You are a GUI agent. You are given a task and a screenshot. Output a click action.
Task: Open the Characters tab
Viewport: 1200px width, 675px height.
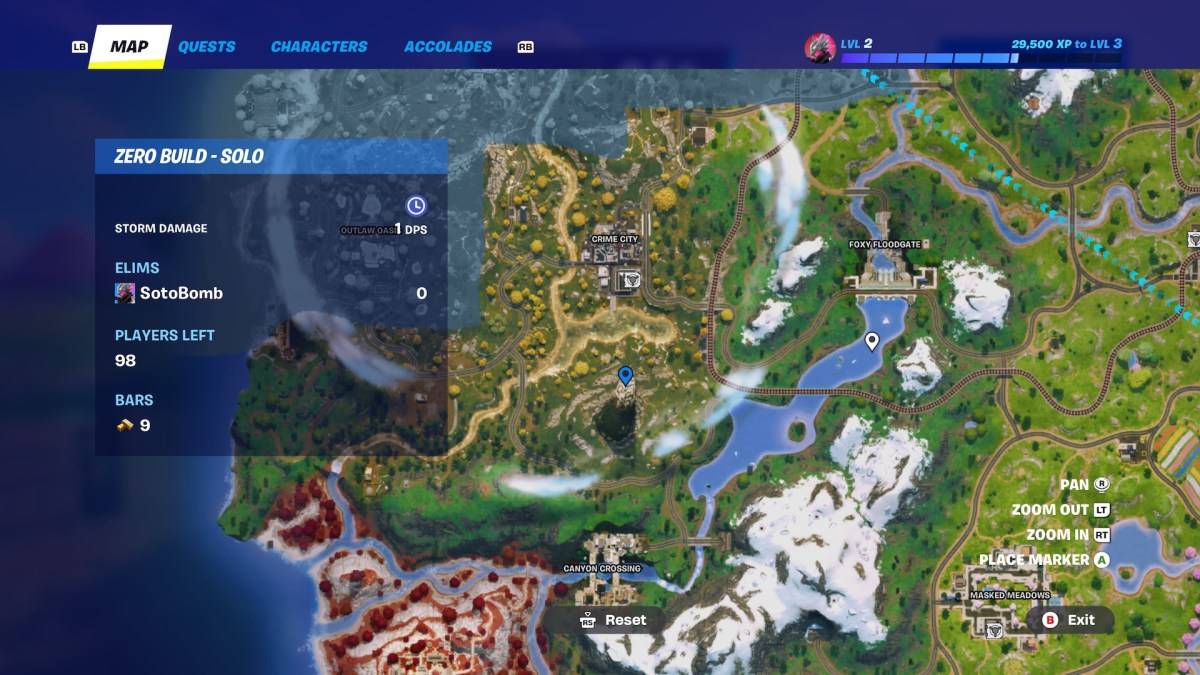tap(319, 46)
